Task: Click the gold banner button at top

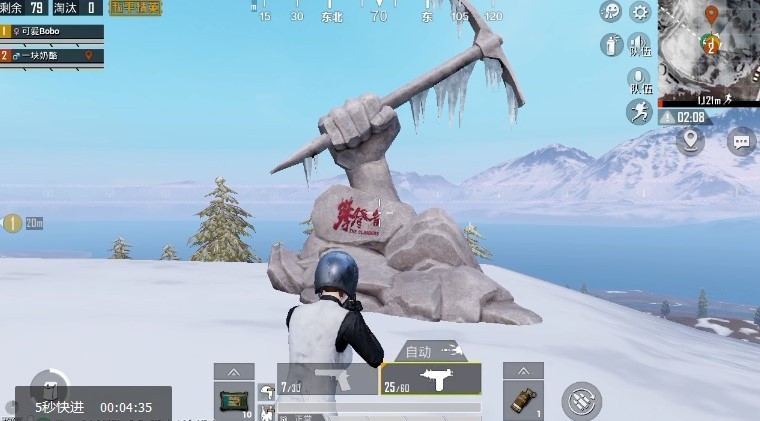Action: pos(137,8)
